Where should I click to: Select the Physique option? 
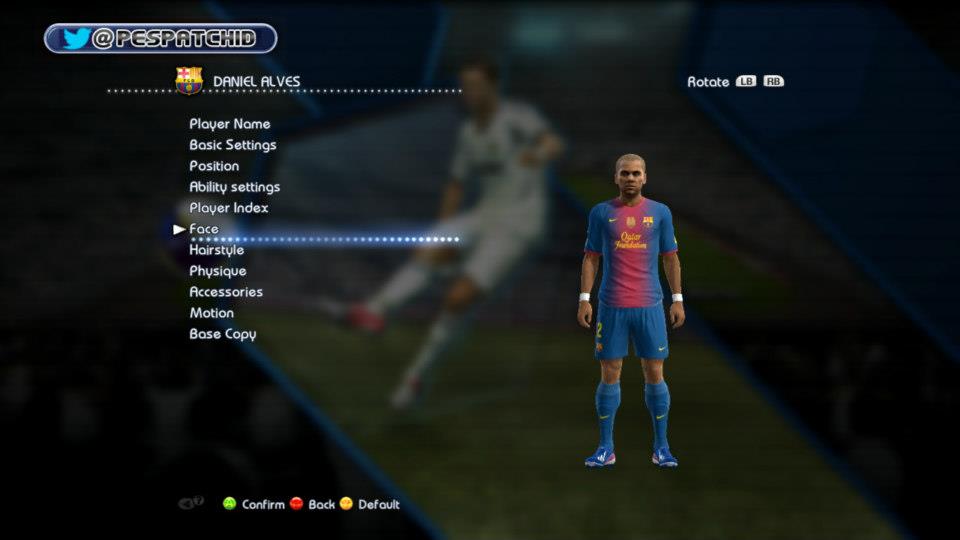pos(218,271)
